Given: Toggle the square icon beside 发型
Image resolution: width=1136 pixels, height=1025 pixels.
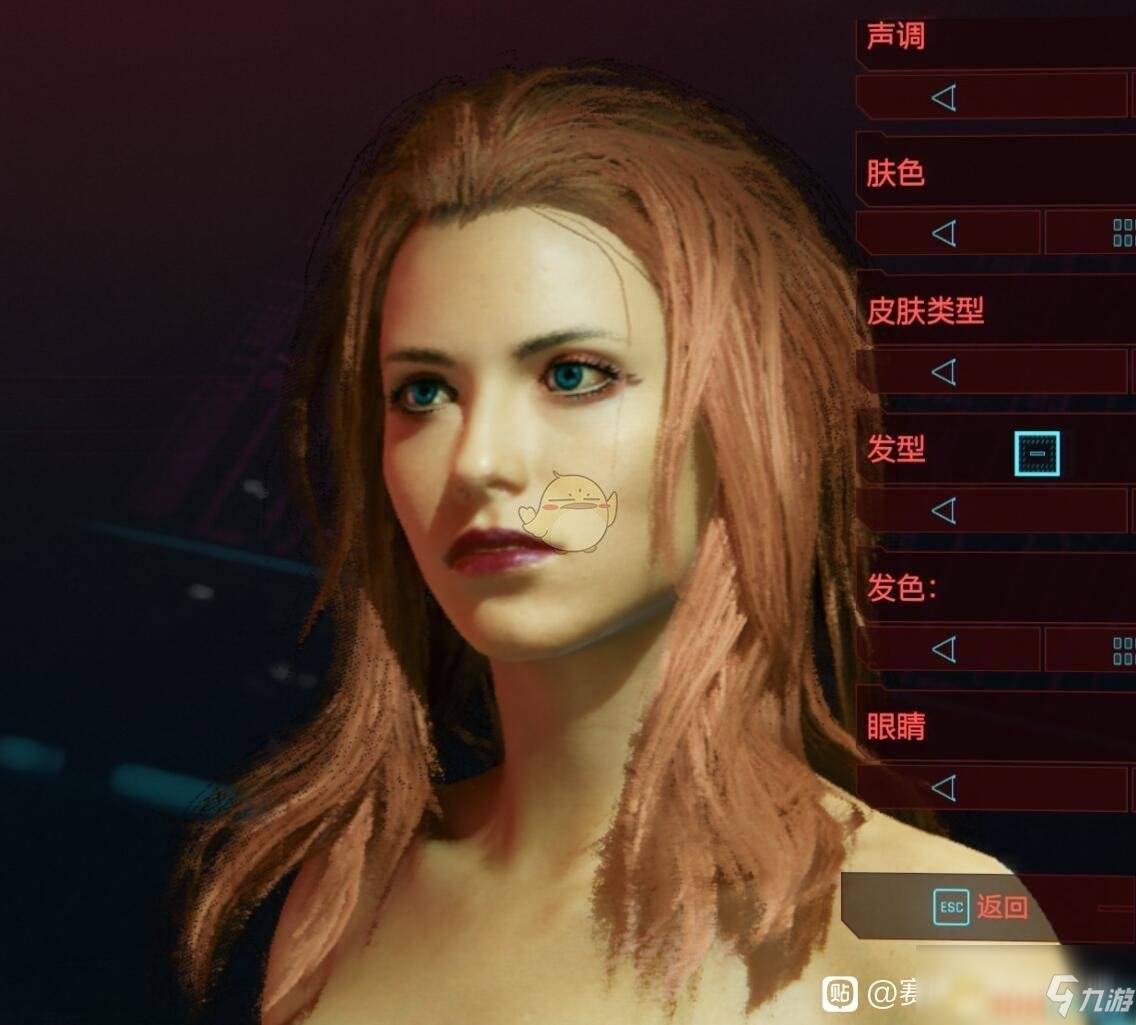Looking at the screenshot, I should [1037, 453].
